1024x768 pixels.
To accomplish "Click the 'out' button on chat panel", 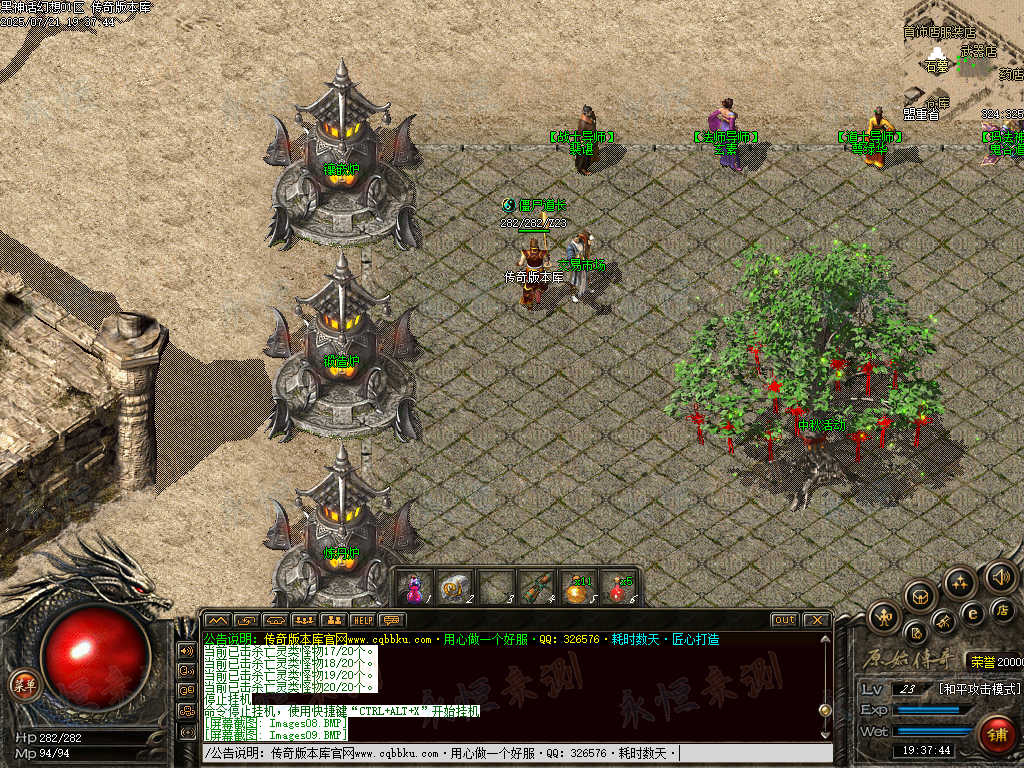I will click(785, 620).
